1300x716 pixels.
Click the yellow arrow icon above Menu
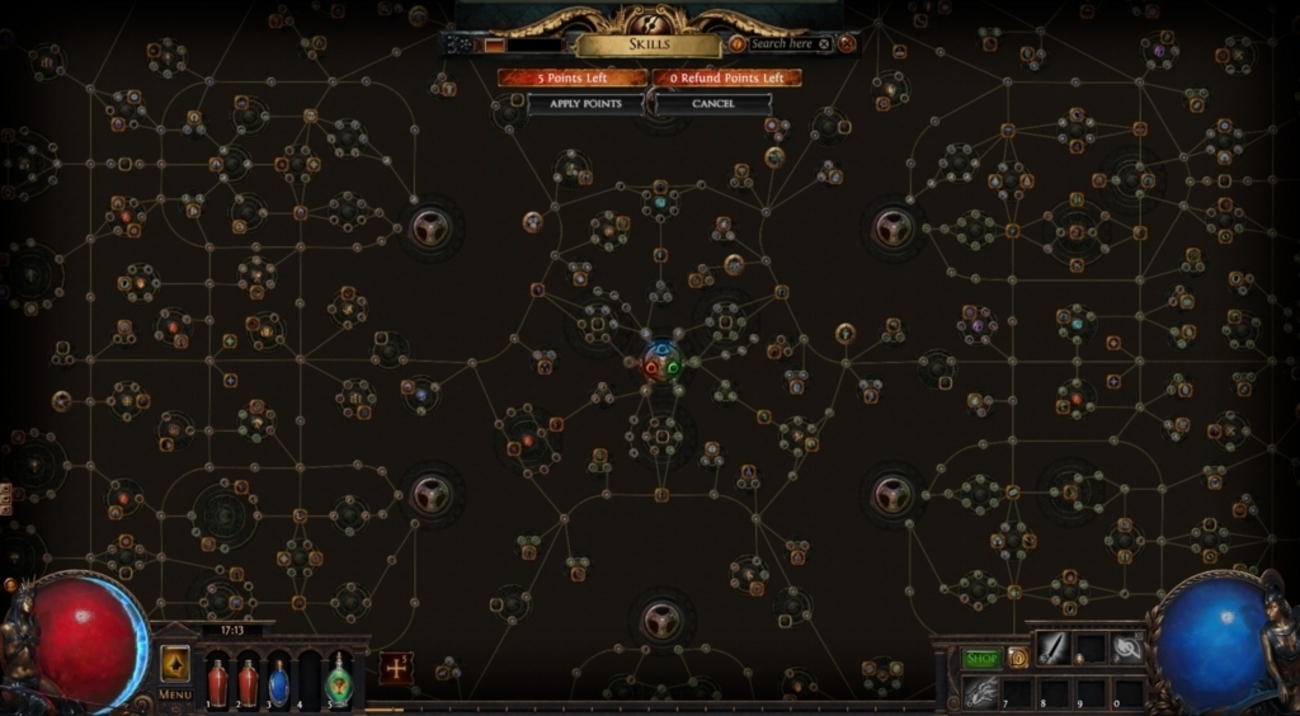(x=175, y=663)
